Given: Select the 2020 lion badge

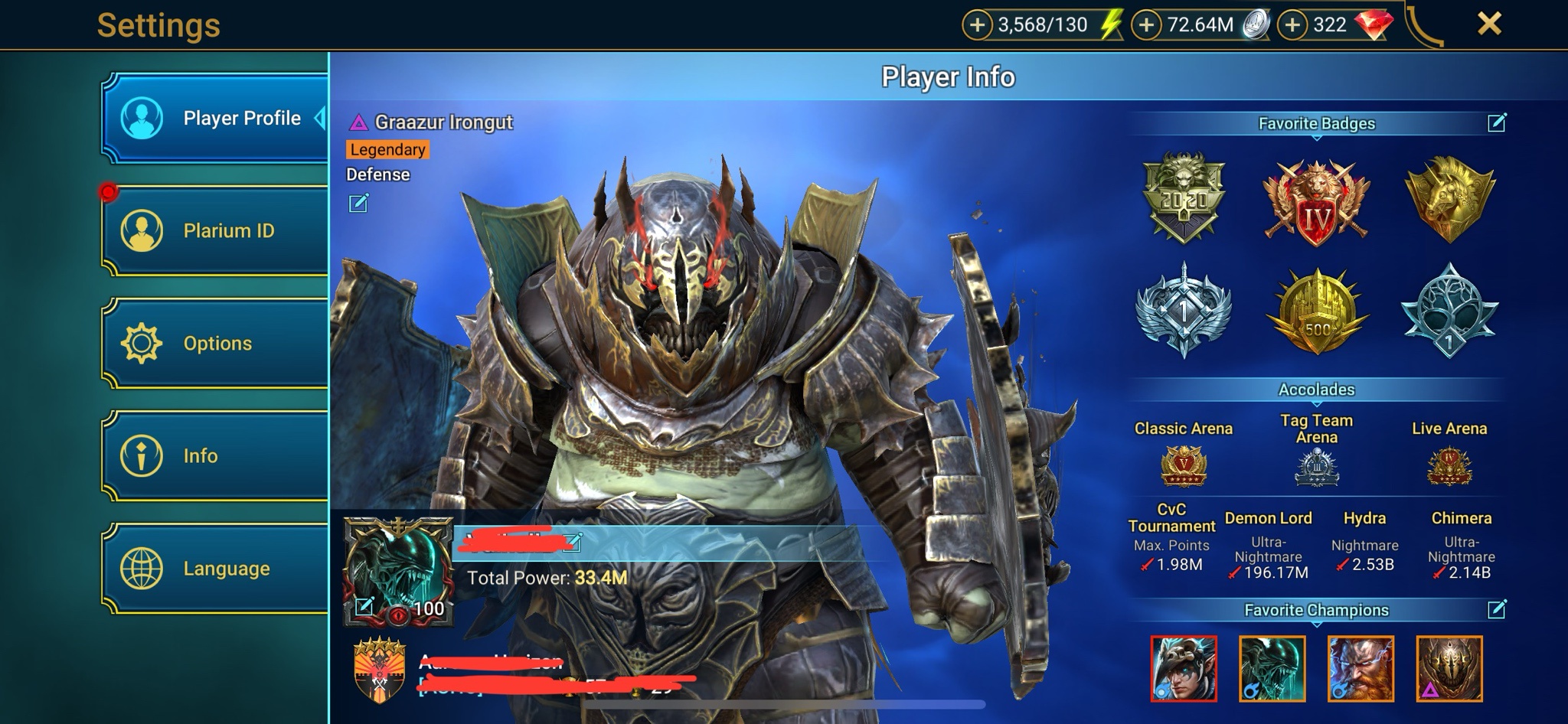Looking at the screenshot, I should (1184, 198).
